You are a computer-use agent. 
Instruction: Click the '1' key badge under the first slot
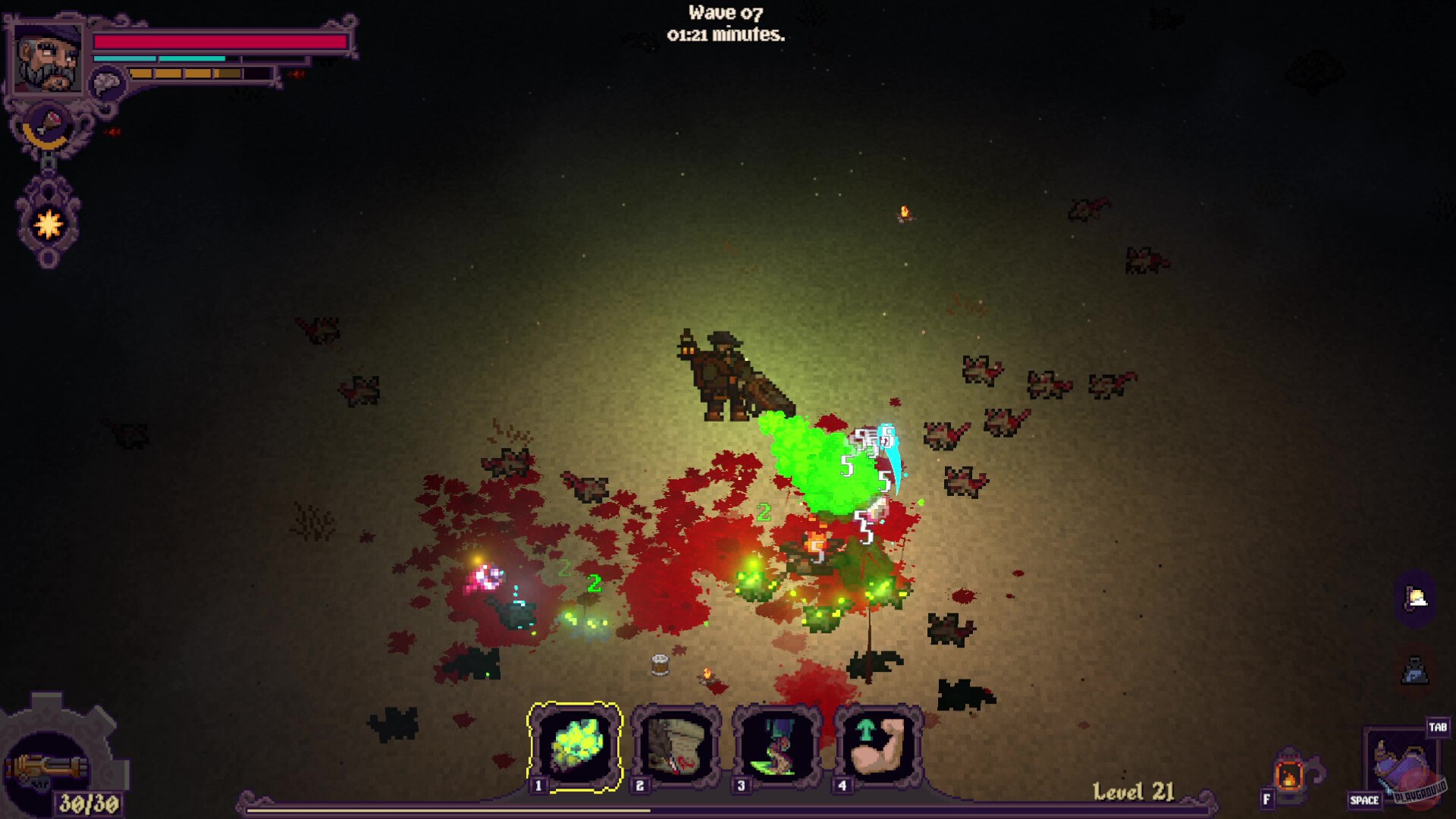click(x=538, y=787)
